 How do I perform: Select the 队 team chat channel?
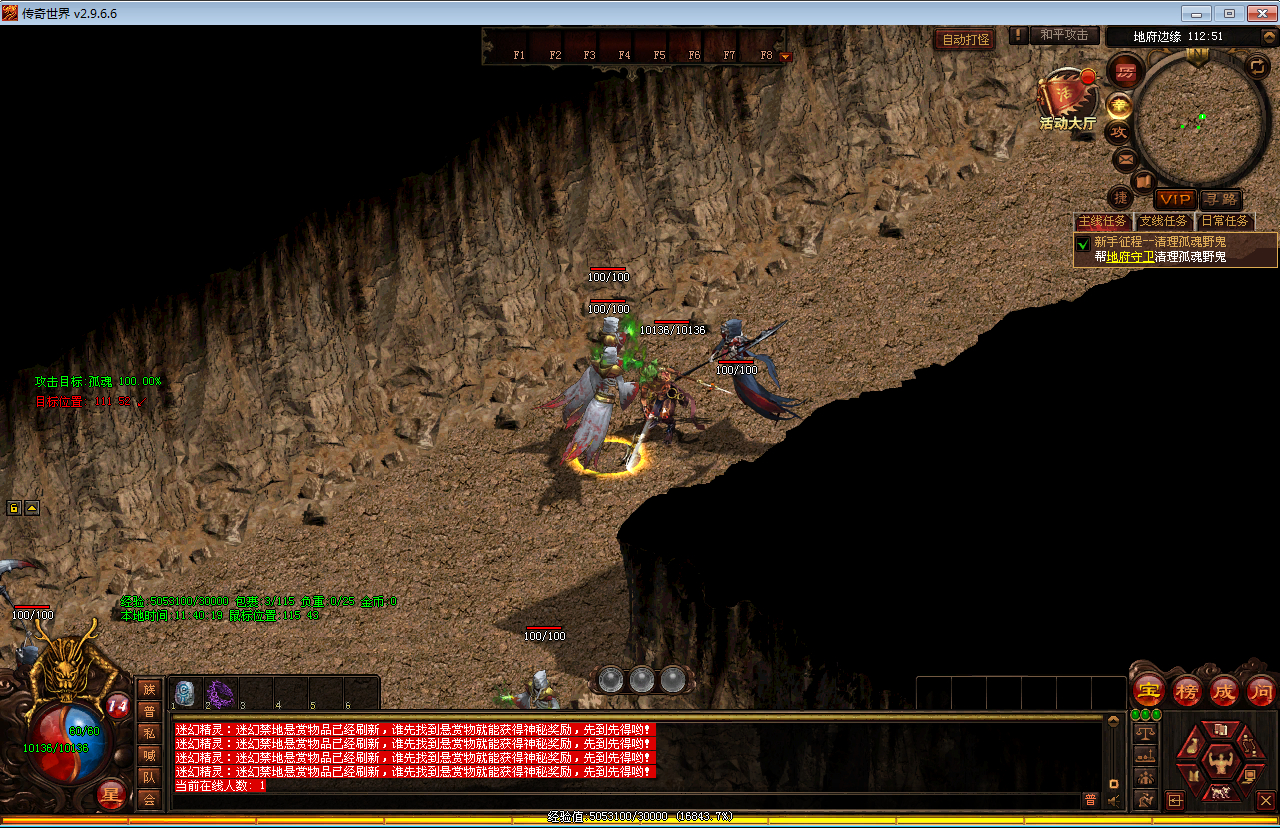point(149,777)
